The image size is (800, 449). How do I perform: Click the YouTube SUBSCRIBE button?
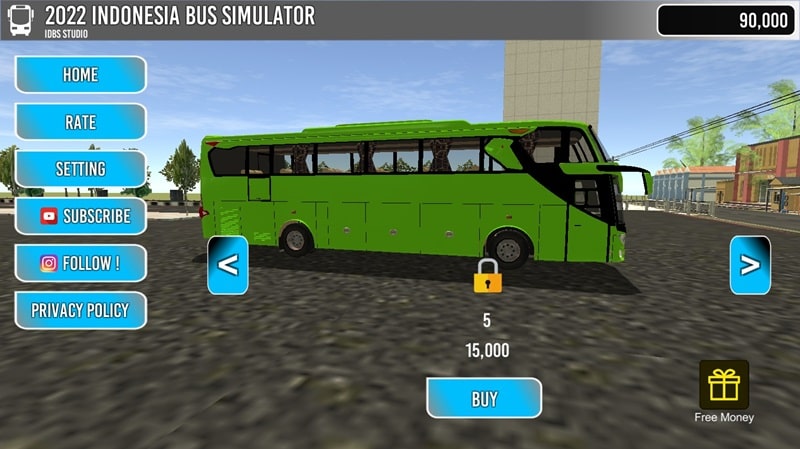(80, 216)
